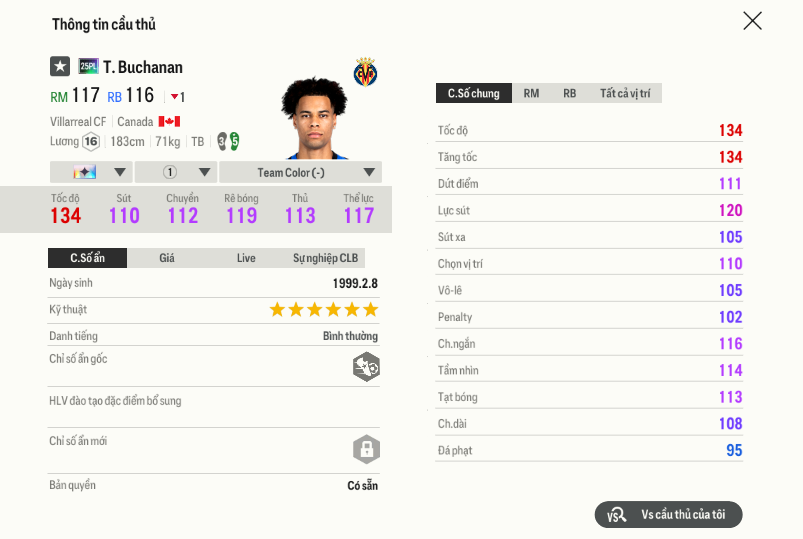Click the original hidden stat trait icon
803x539 pixels.
coord(366,367)
